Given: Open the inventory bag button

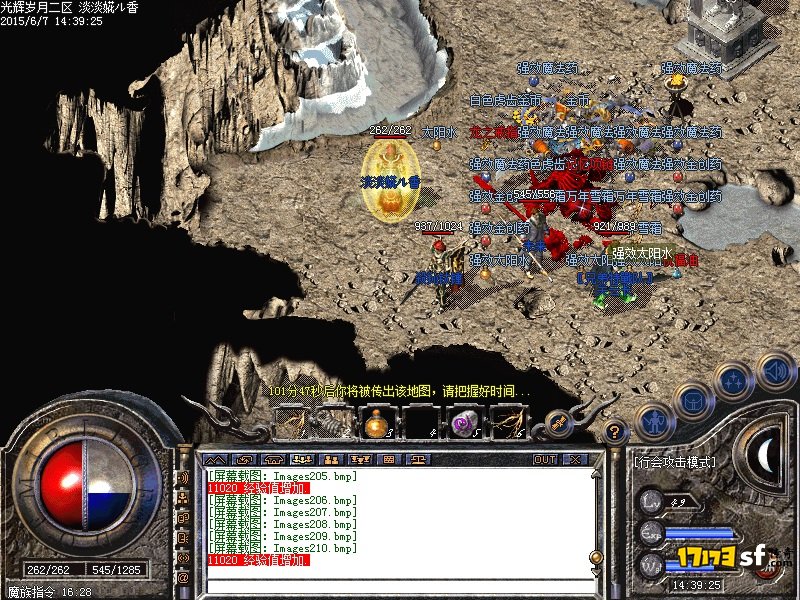Looking at the screenshot, I should point(694,401).
